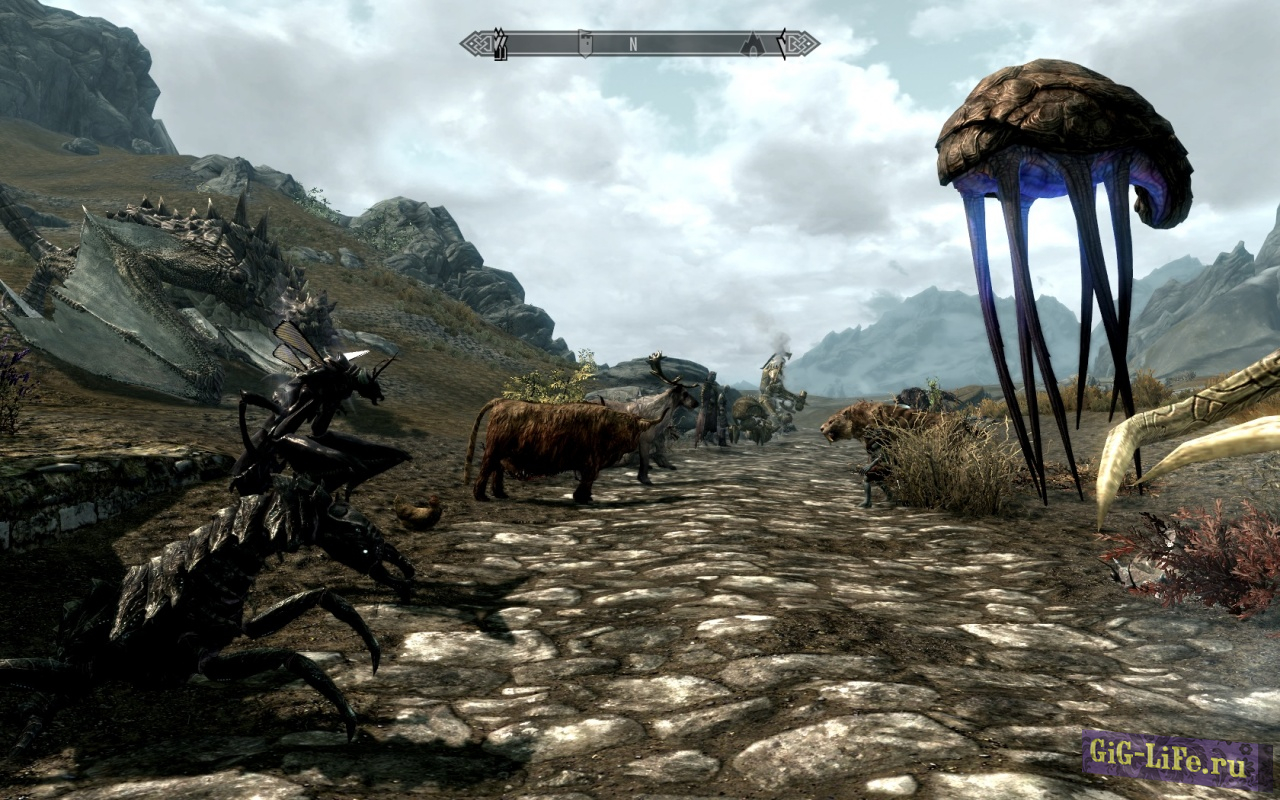Click the N direction marker on the compass
This screenshot has width=1280, height=800.
click(633, 43)
